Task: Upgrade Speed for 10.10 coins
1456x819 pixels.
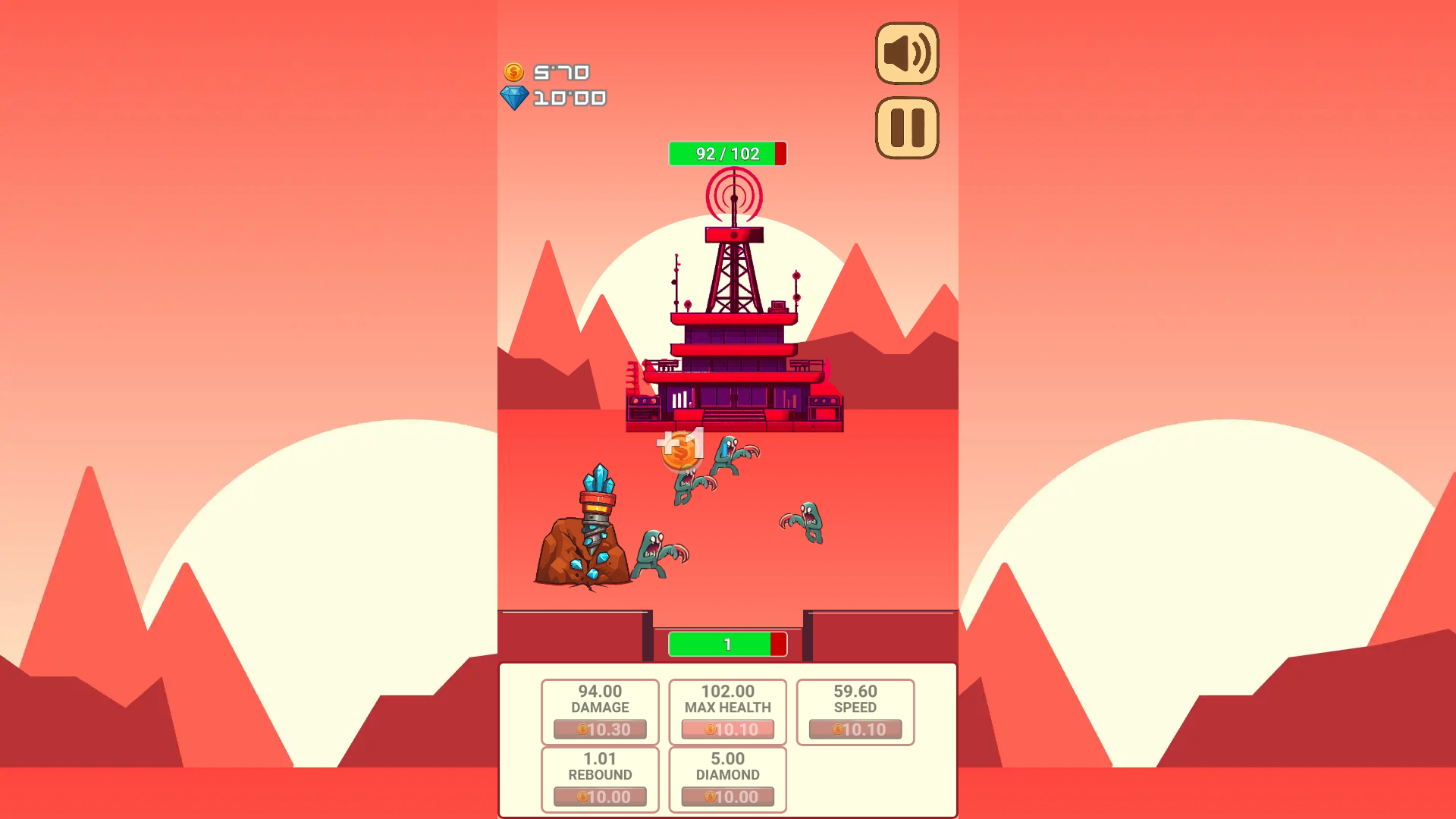Action: (855, 729)
